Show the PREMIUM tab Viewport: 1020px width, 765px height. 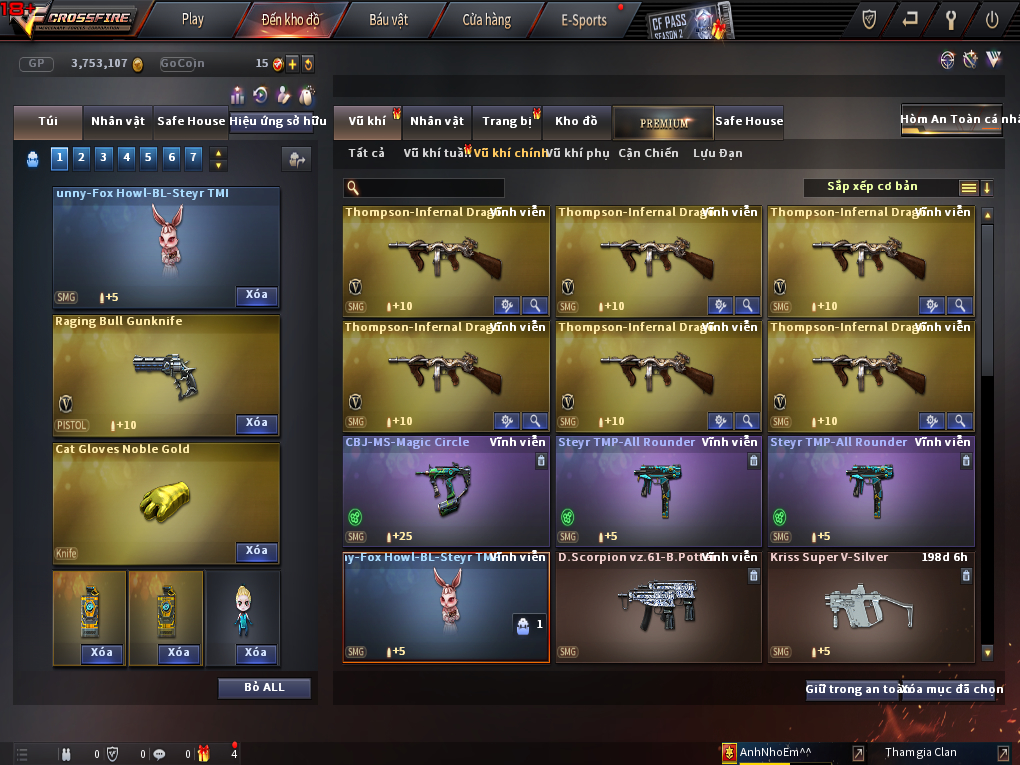664,122
